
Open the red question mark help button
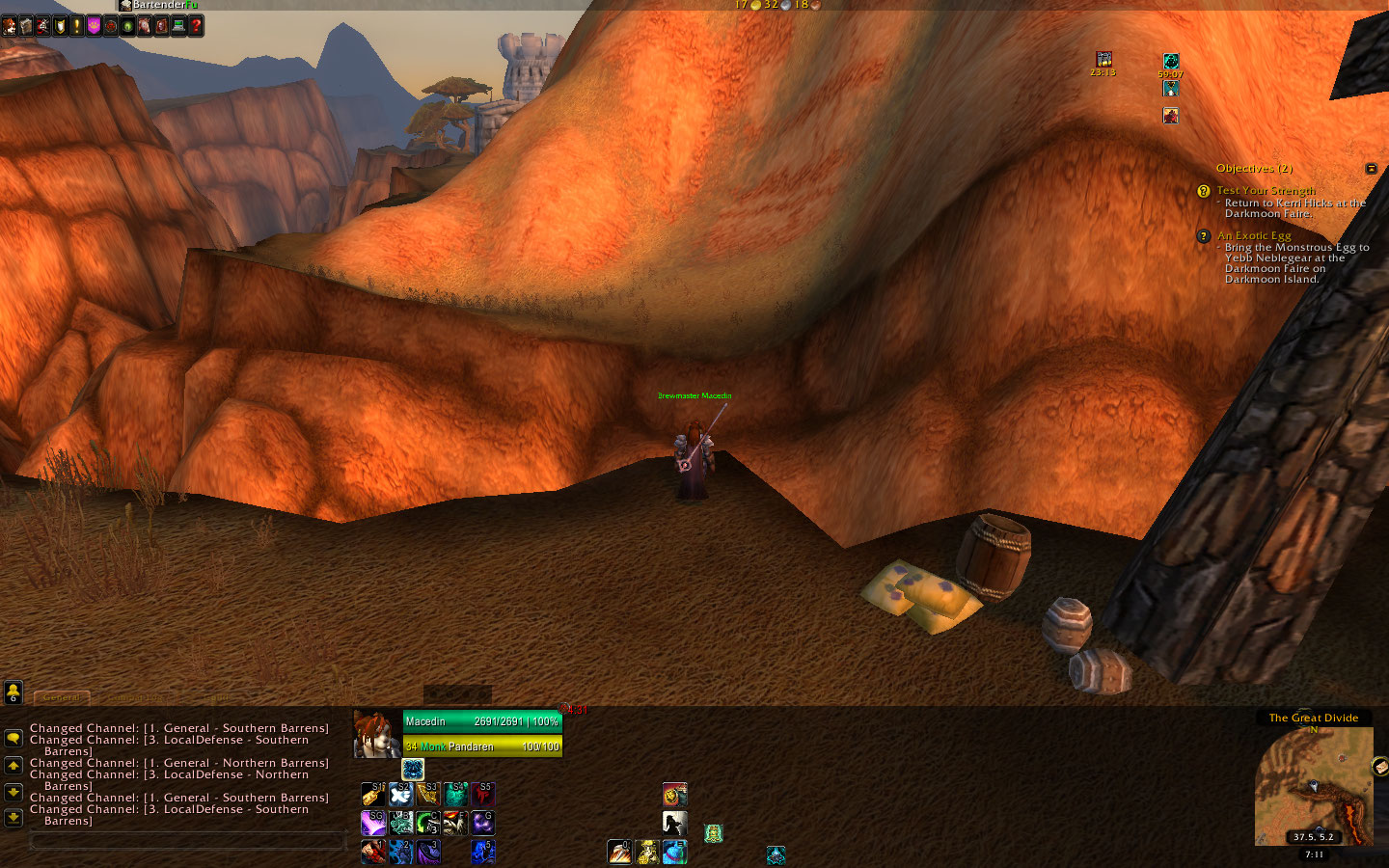tap(196, 26)
